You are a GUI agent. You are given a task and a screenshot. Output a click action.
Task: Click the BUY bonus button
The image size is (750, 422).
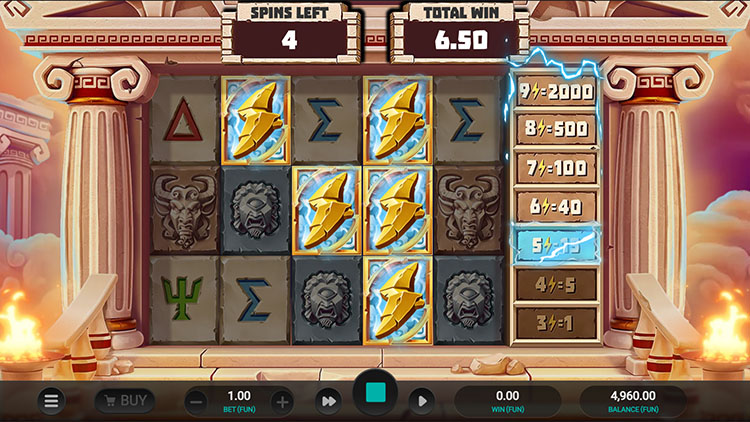click(124, 401)
